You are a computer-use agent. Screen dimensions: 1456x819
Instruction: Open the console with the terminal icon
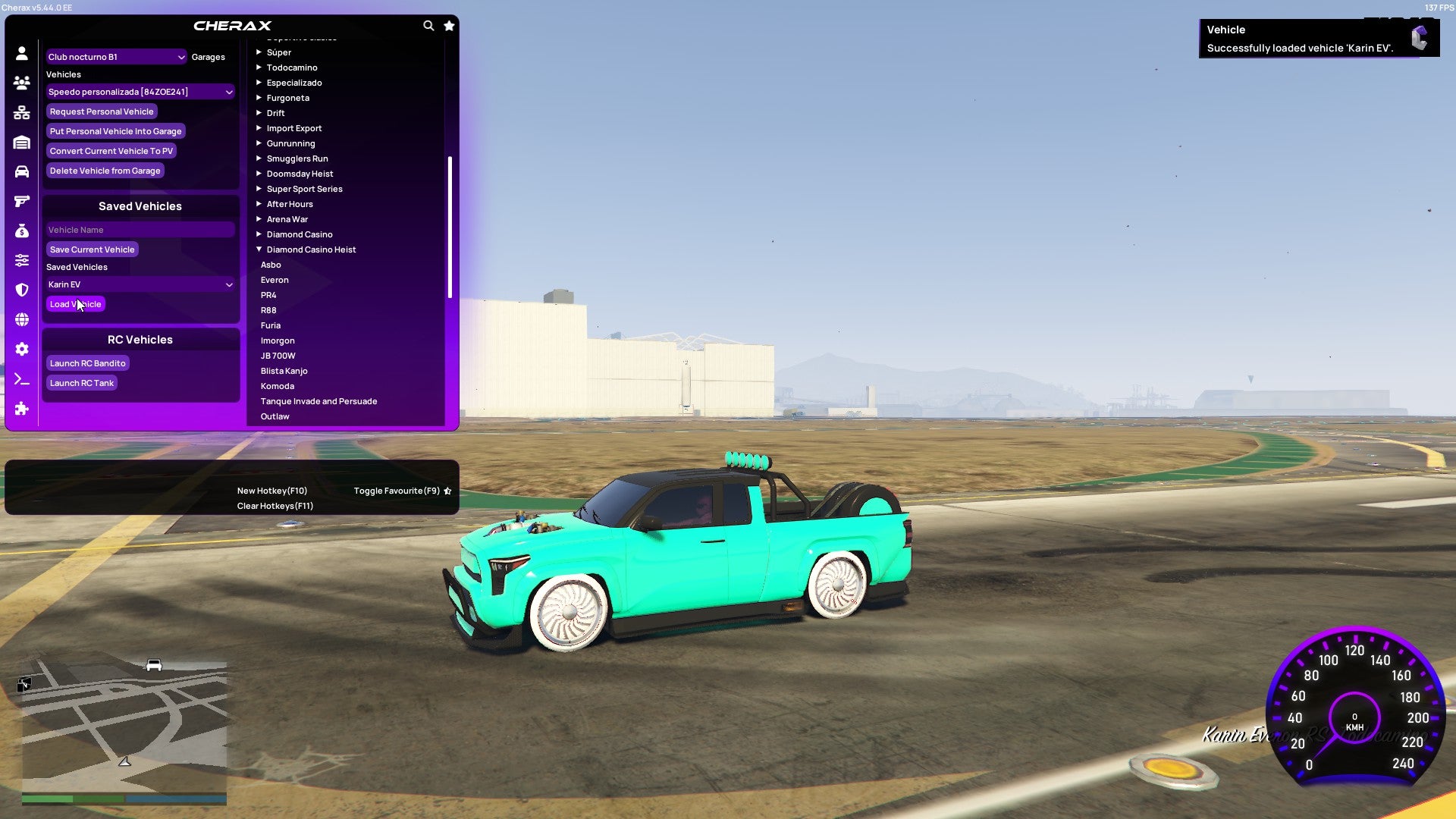tap(21, 379)
